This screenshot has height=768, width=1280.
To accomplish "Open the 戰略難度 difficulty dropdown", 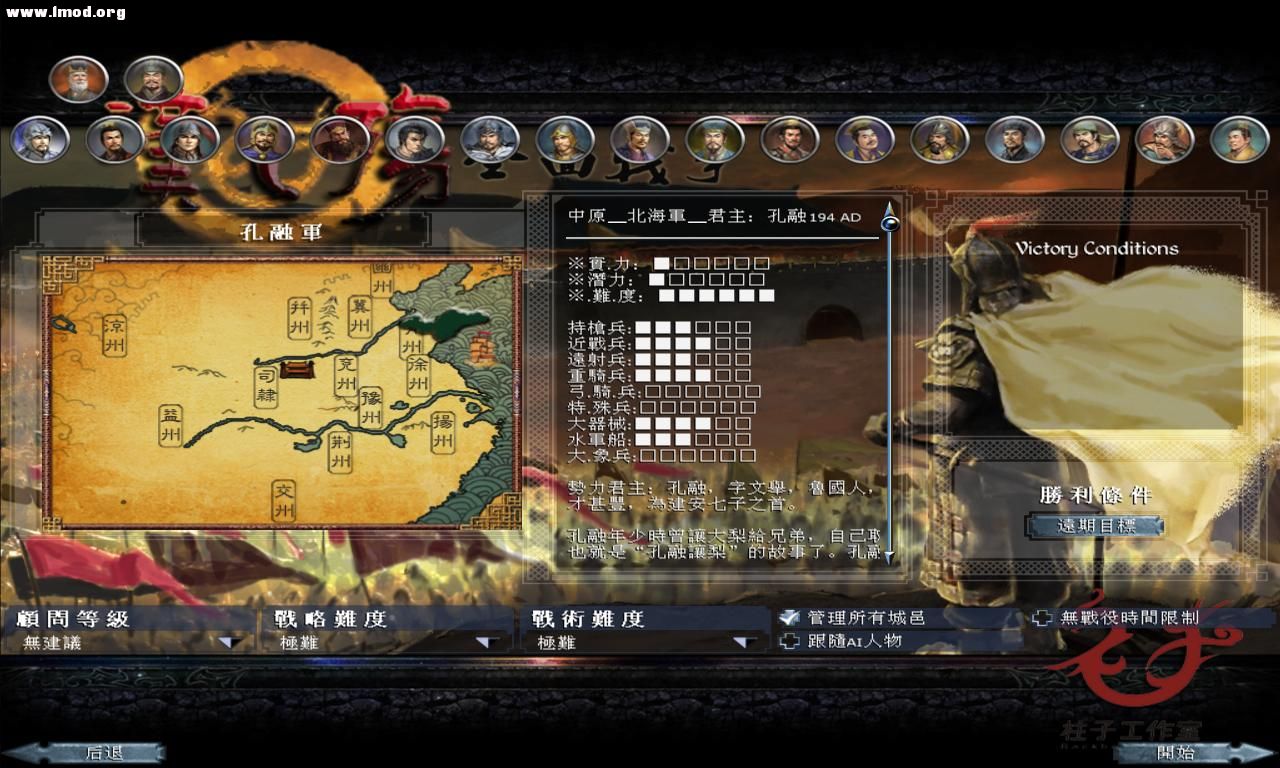I will tap(483, 641).
